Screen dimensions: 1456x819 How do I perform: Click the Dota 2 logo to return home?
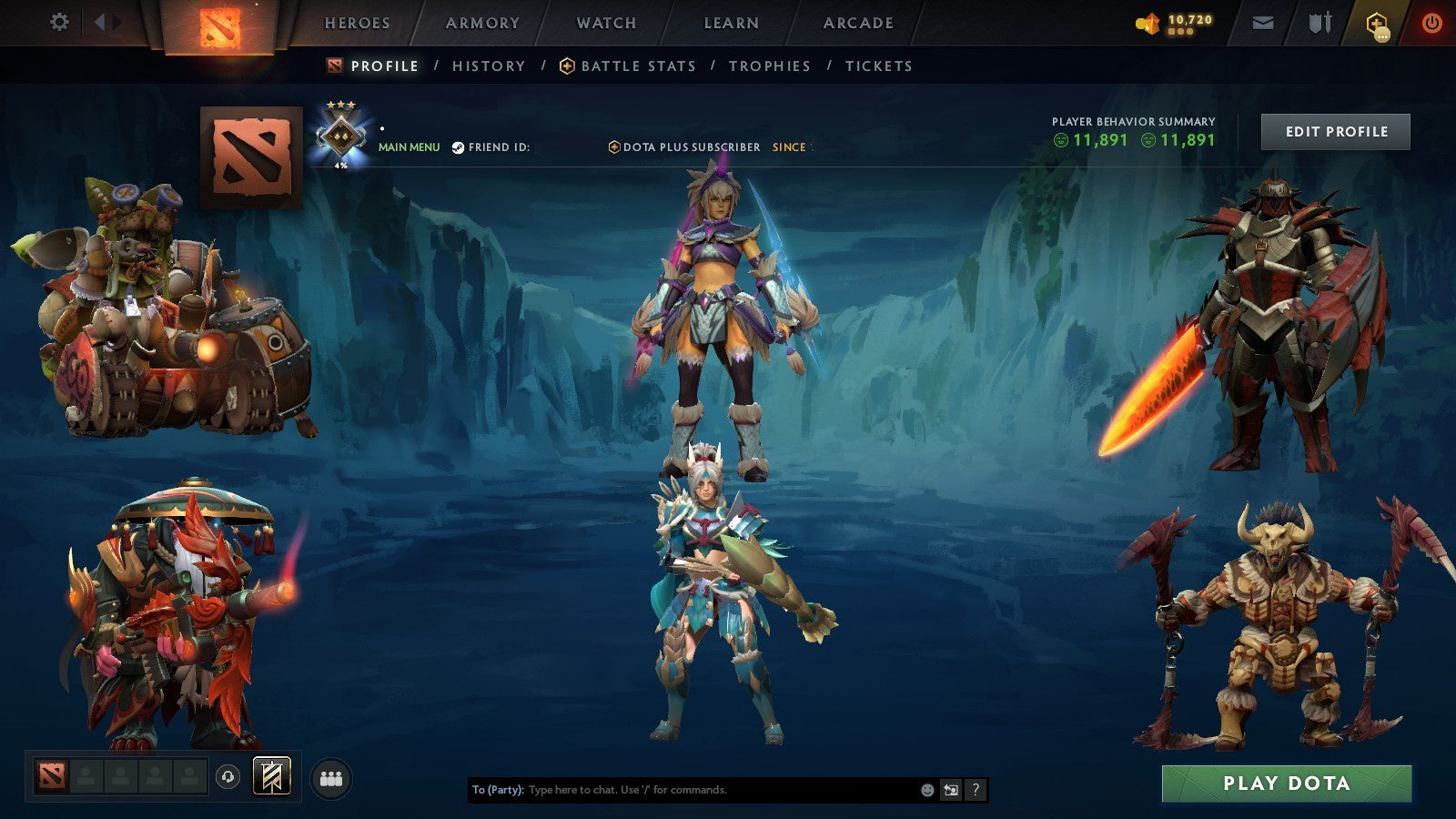217,24
